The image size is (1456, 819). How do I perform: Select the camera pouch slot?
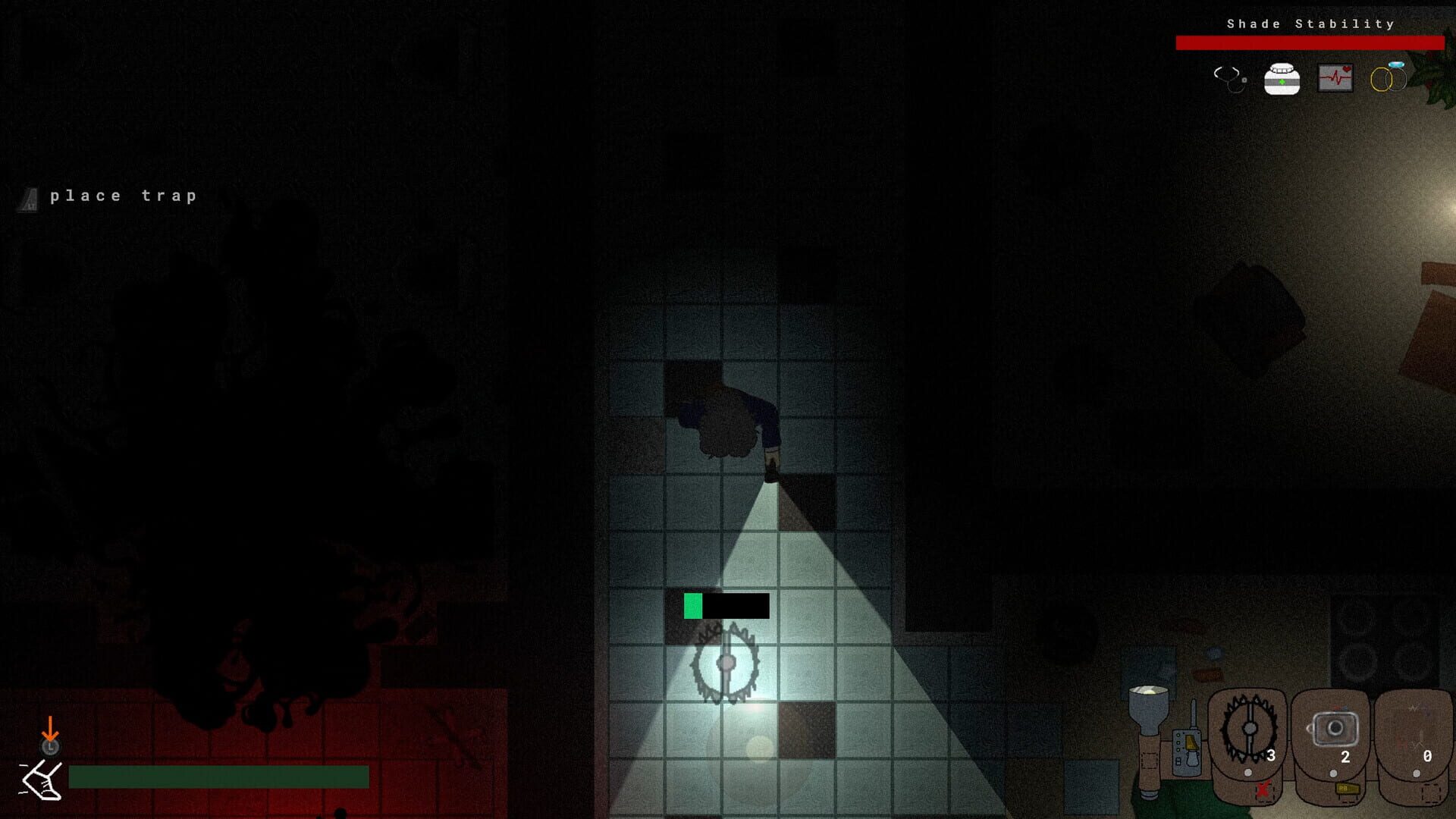pos(1335,730)
